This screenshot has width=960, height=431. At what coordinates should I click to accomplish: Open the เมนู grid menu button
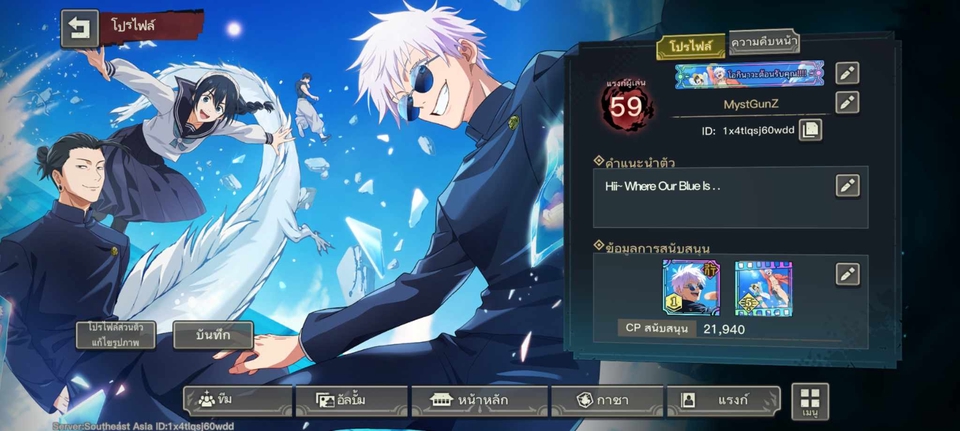(810, 400)
